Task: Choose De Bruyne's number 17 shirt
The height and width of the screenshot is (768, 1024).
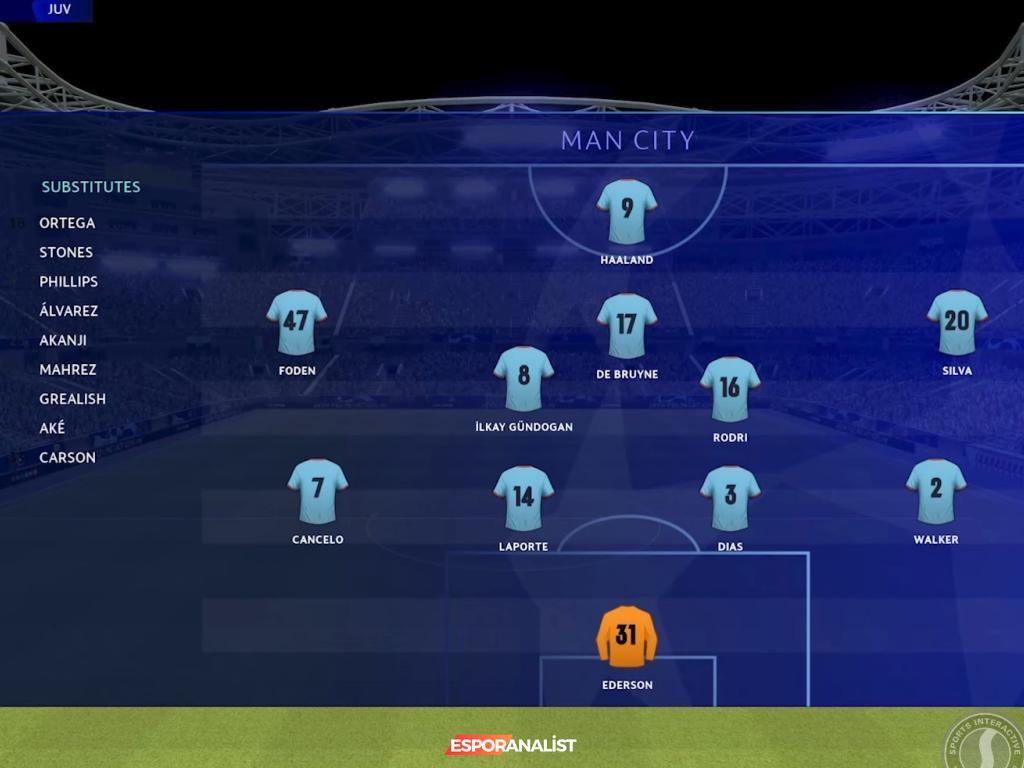Action: pos(627,325)
